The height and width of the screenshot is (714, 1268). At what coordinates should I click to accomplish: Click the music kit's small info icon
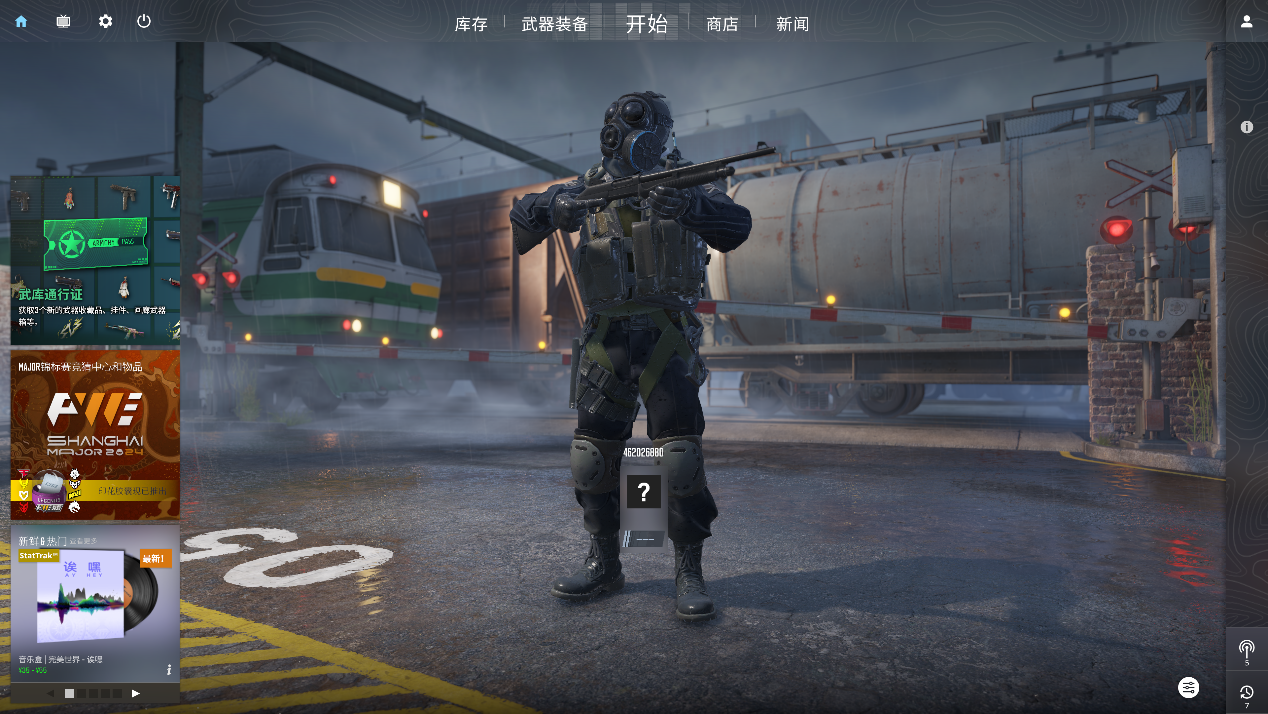click(x=169, y=669)
